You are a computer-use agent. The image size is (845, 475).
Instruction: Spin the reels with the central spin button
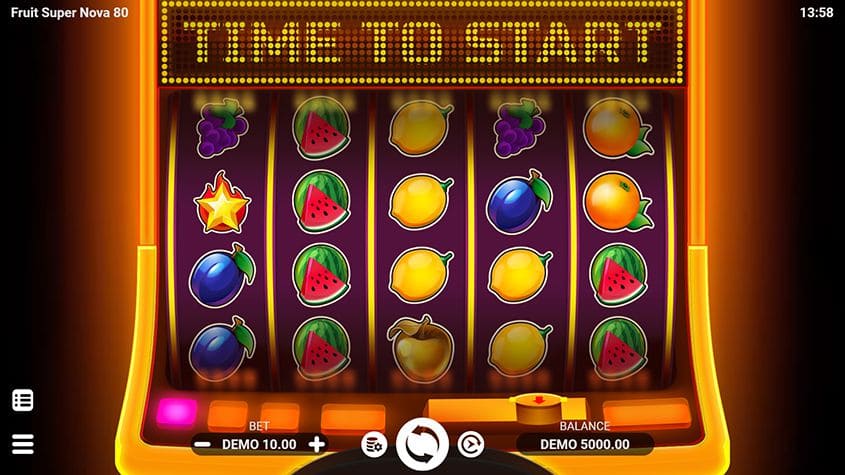click(422, 444)
